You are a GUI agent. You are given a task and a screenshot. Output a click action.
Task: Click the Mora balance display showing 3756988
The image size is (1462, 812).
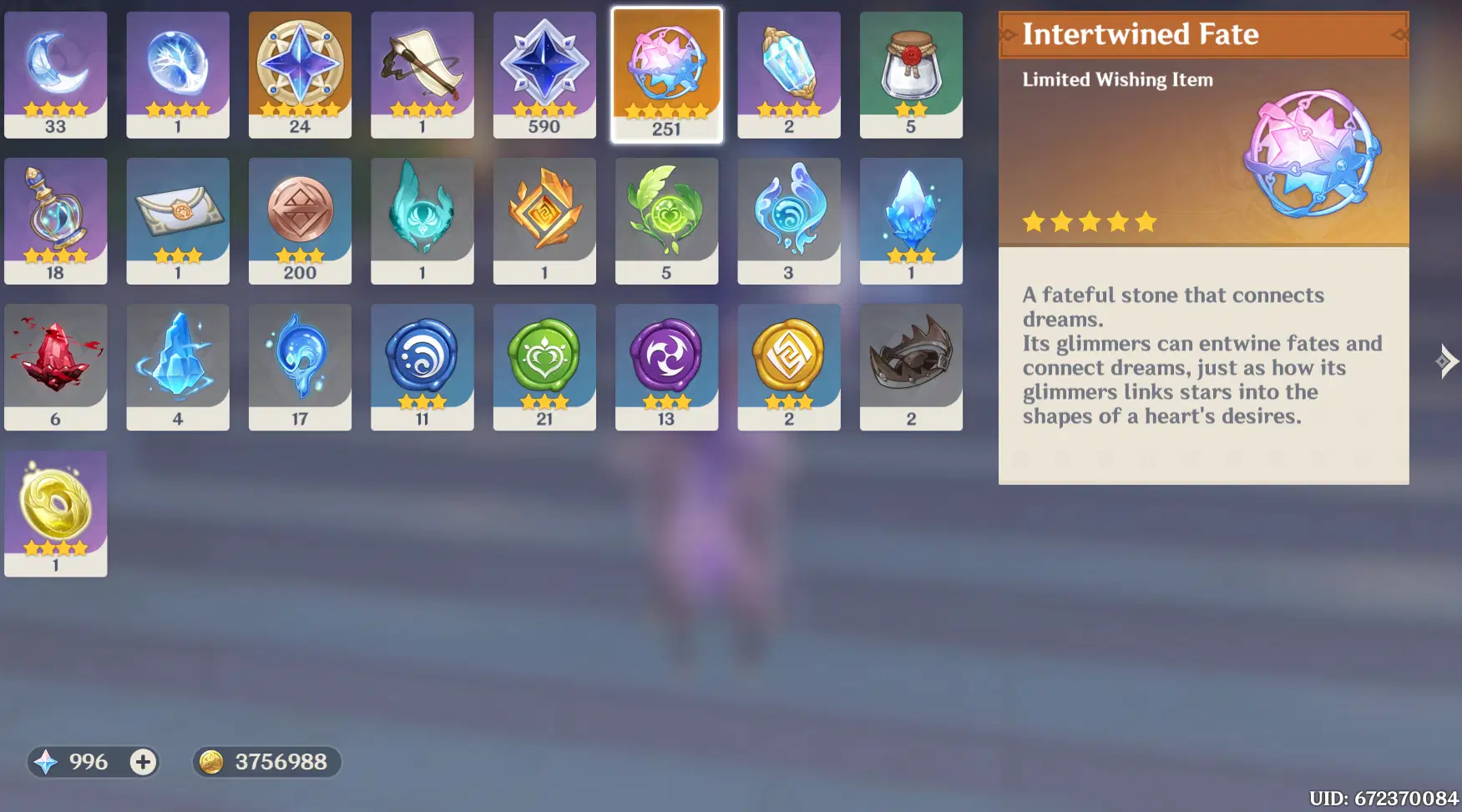coord(266,762)
